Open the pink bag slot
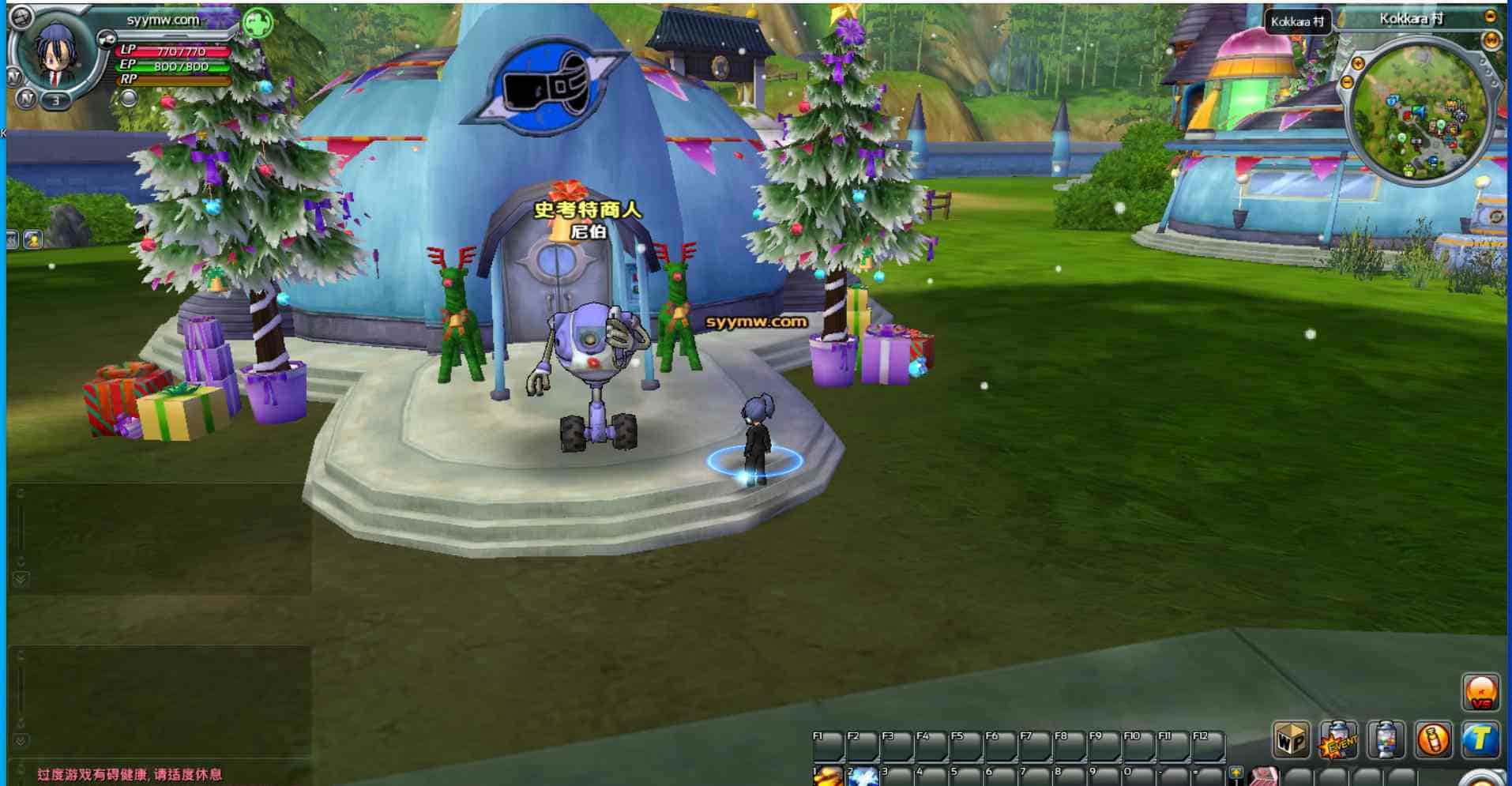This screenshot has width=1512, height=786. point(1264,777)
